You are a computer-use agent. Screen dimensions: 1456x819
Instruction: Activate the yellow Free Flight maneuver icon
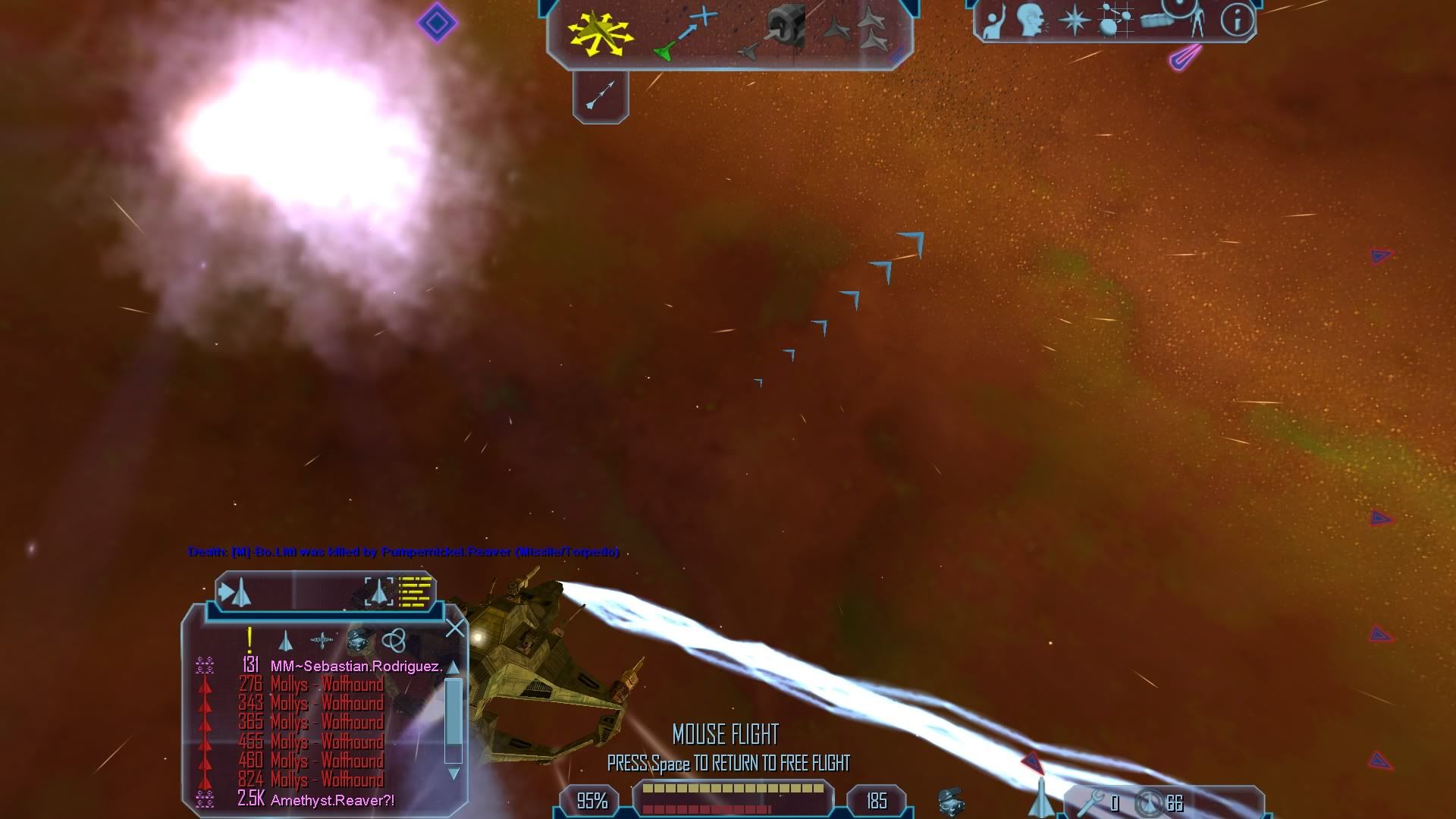tap(601, 30)
